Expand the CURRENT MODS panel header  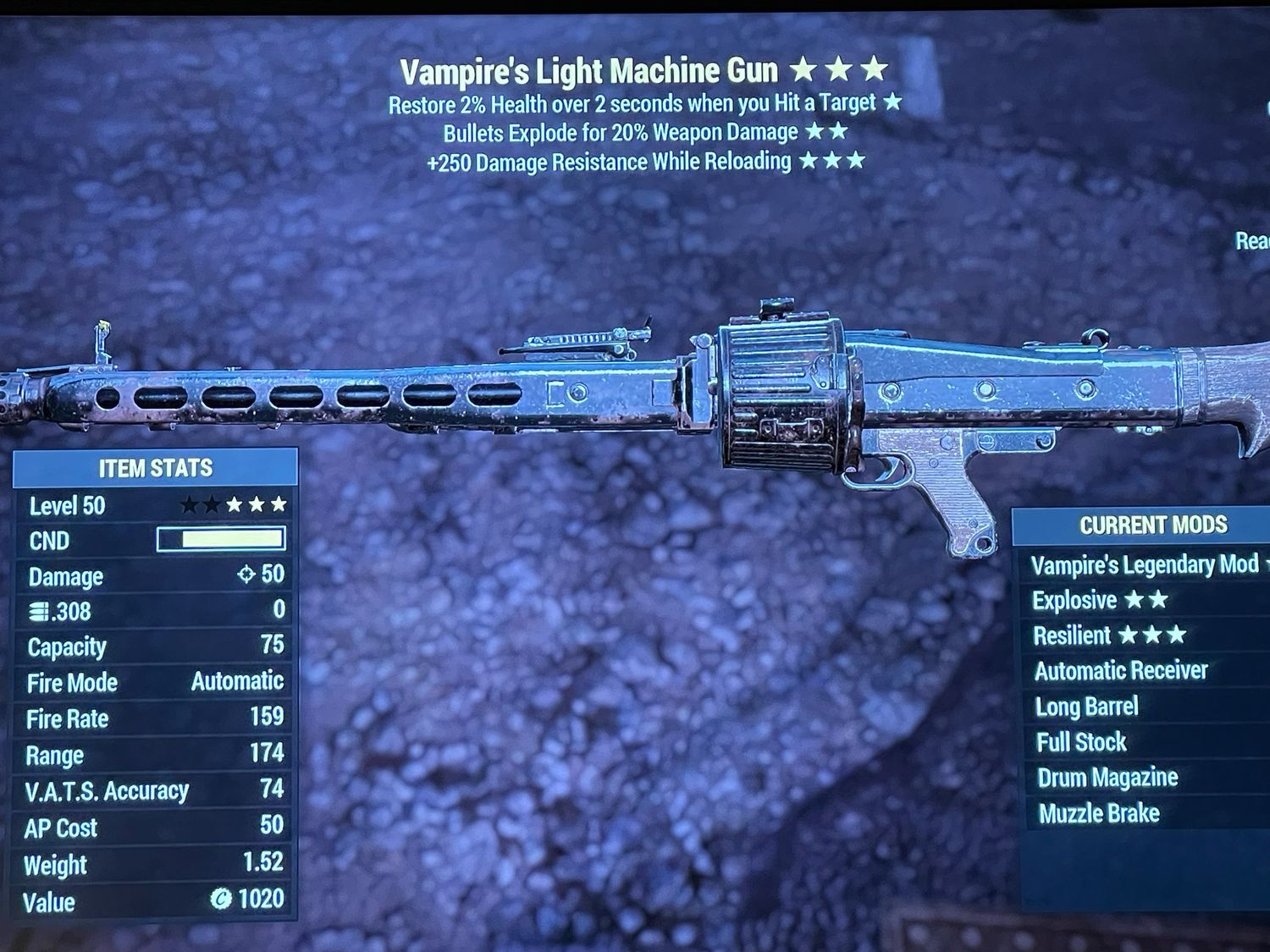[1155, 525]
